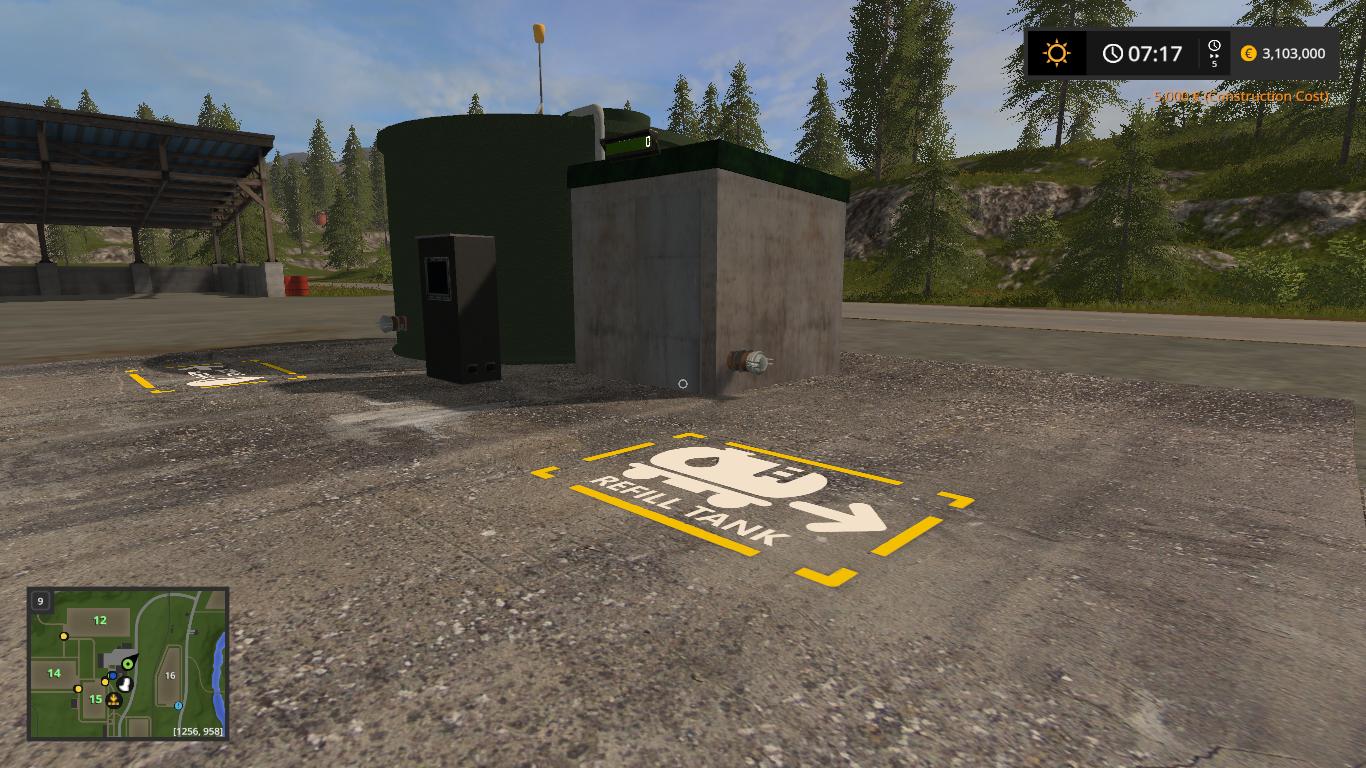This screenshot has height=768, width=1366.
Task: Click the field 15 label
Action: pos(95,699)
